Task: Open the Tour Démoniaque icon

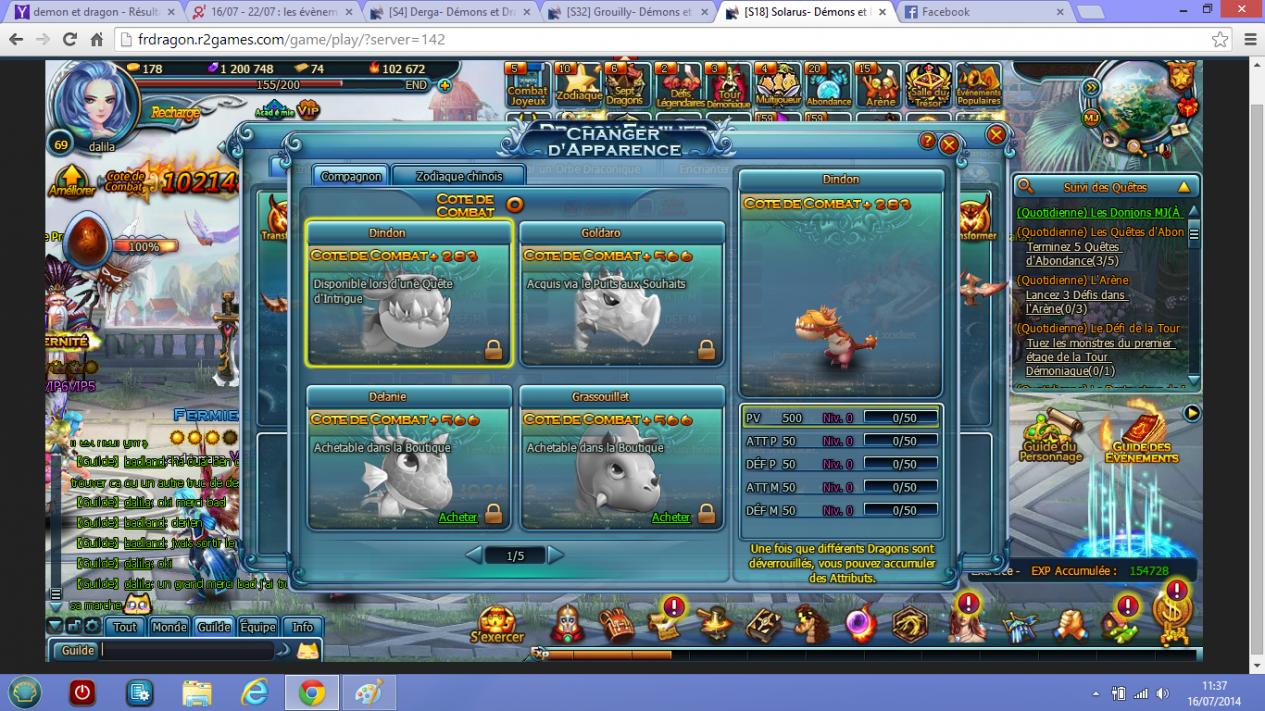Action: tap(728, 86)
